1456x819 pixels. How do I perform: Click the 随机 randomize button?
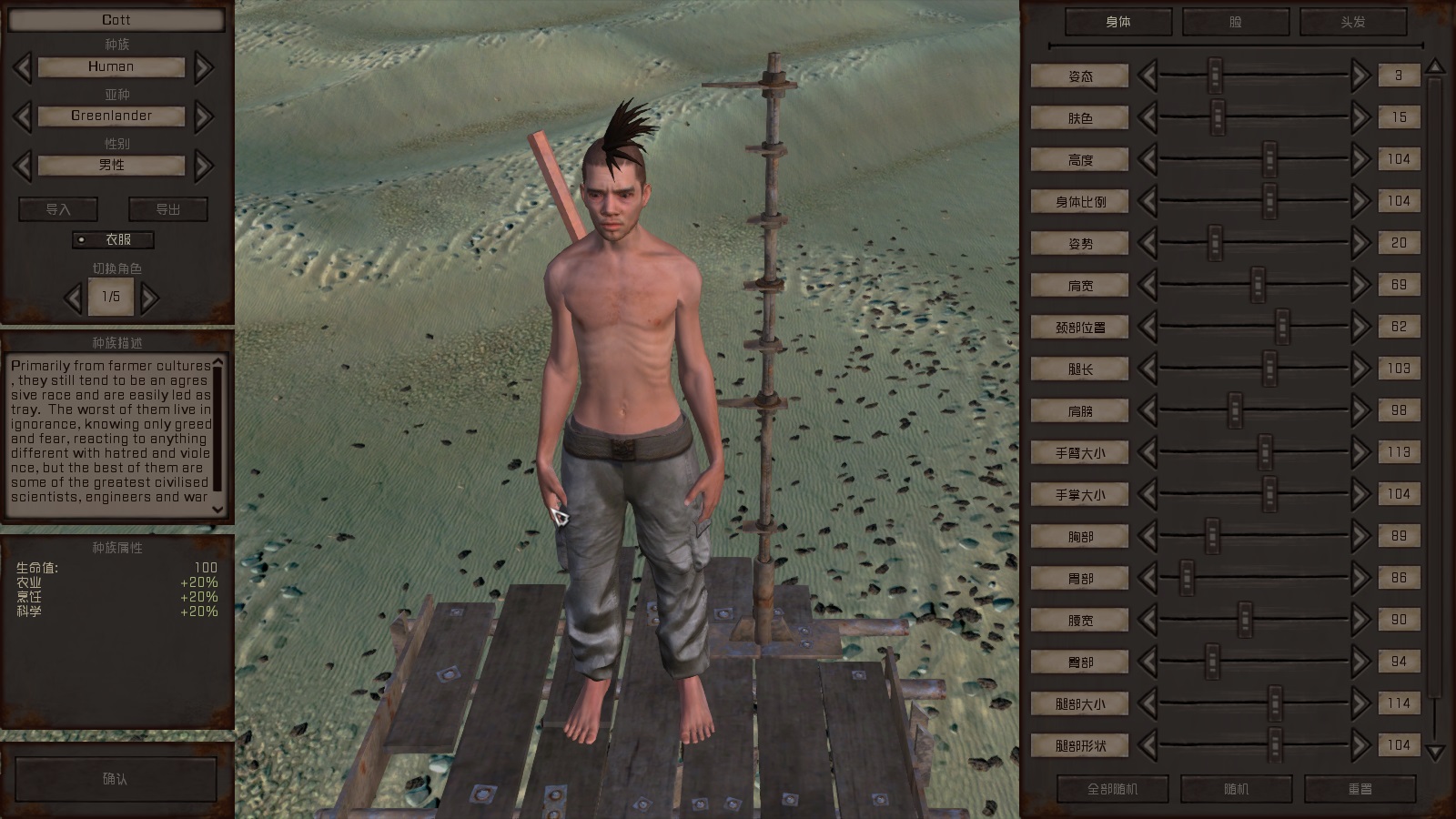click(1236, 789)
